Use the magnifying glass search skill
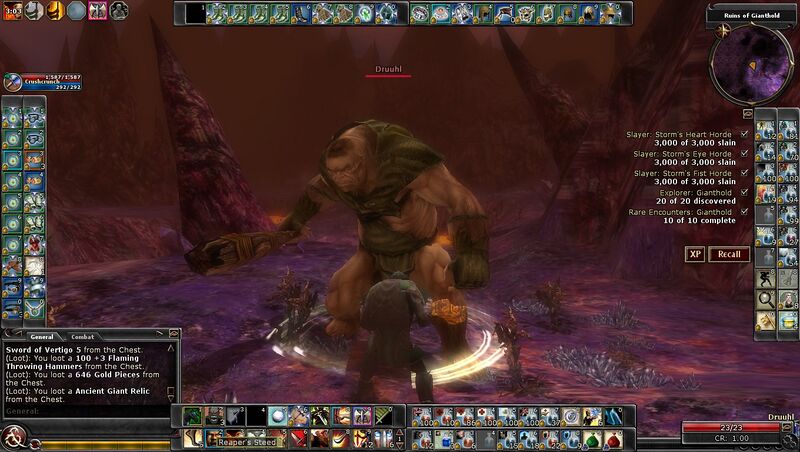 [x=765, y=299]
